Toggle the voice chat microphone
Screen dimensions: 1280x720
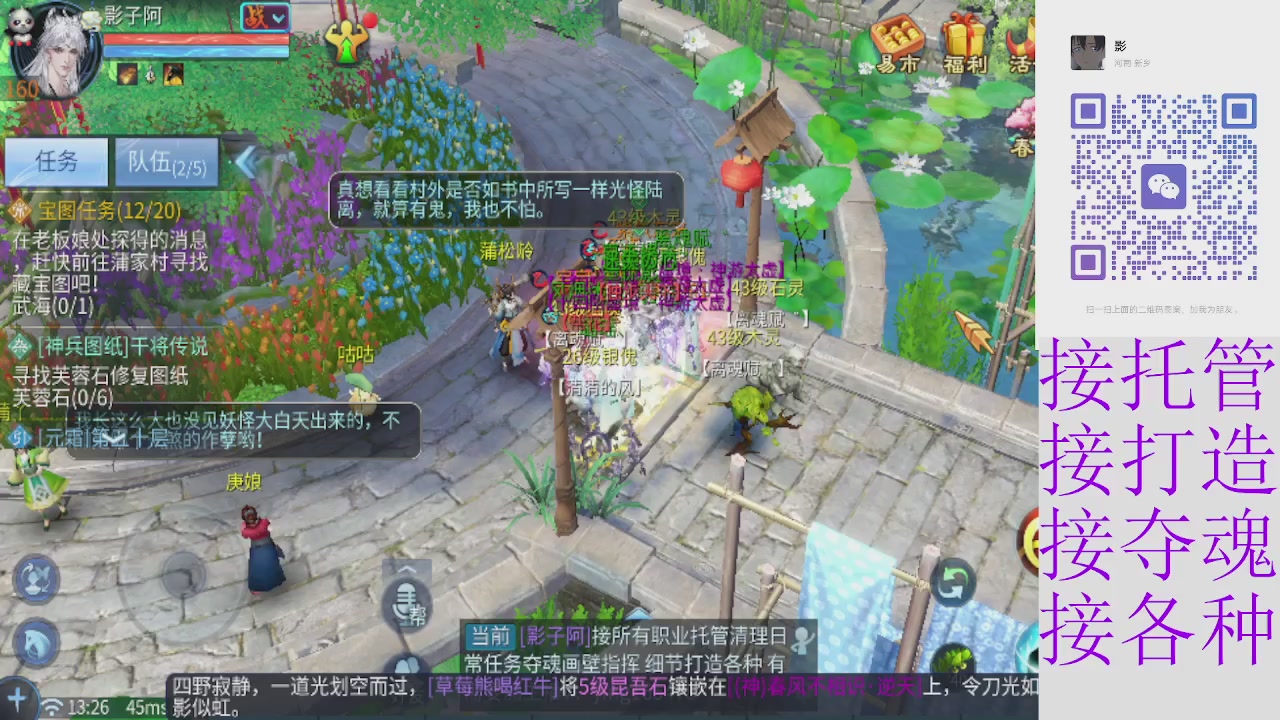pos(405,600)
